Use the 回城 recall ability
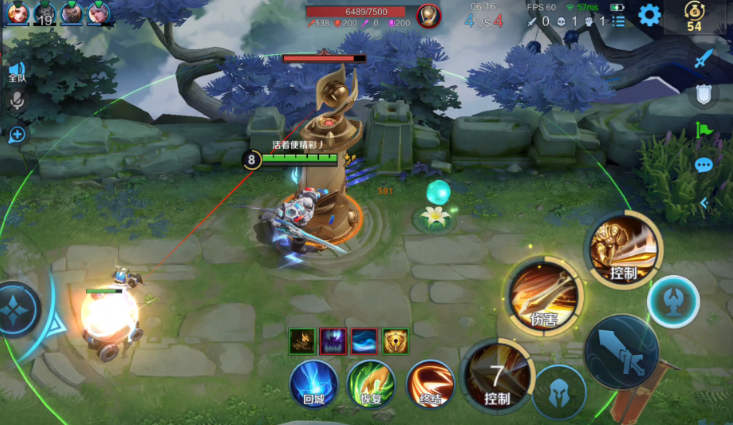733x425 pixels. pyautogui.click(x=313, y=382)
